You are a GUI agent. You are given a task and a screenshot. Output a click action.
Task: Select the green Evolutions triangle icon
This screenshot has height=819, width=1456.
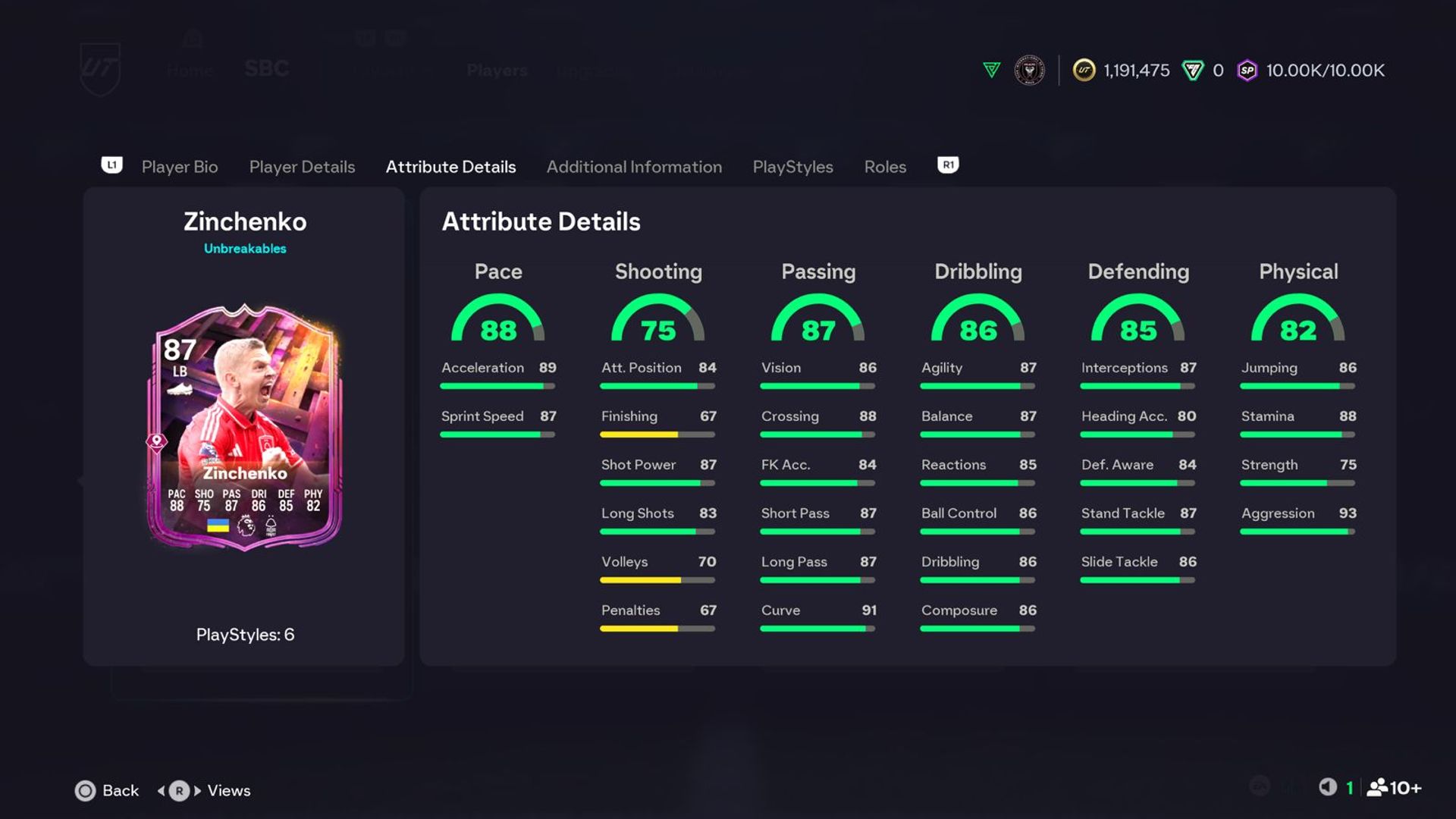click(x=991, y=71)
